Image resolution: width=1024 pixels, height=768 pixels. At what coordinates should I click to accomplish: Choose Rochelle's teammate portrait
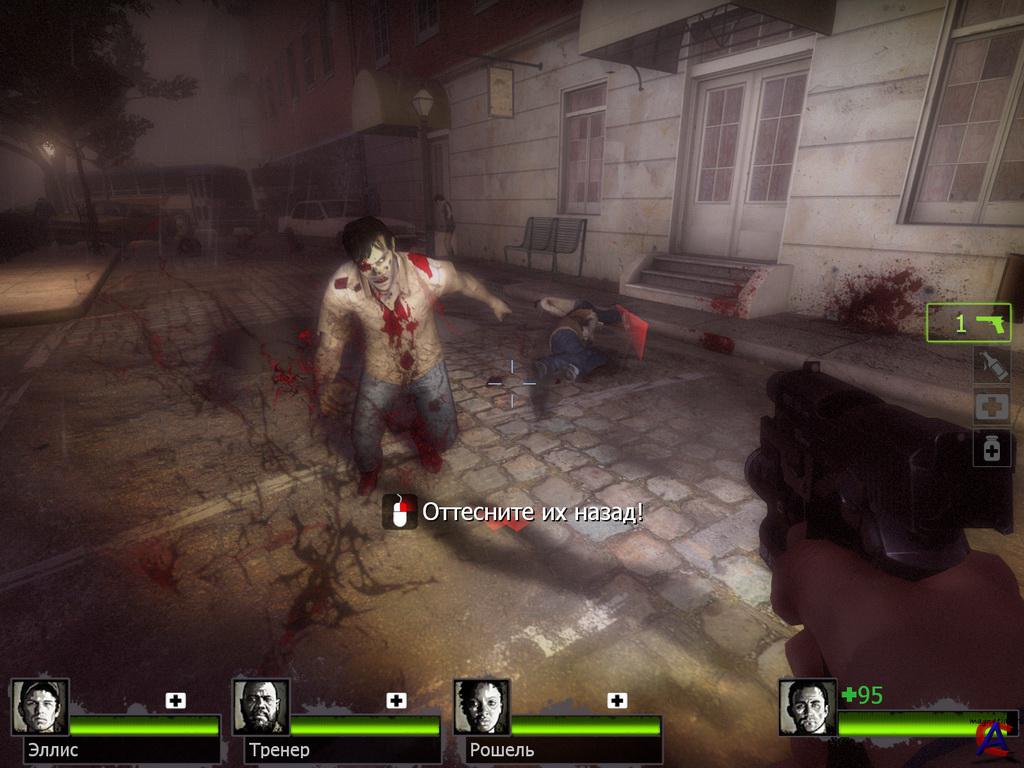(x=482, y=707)
